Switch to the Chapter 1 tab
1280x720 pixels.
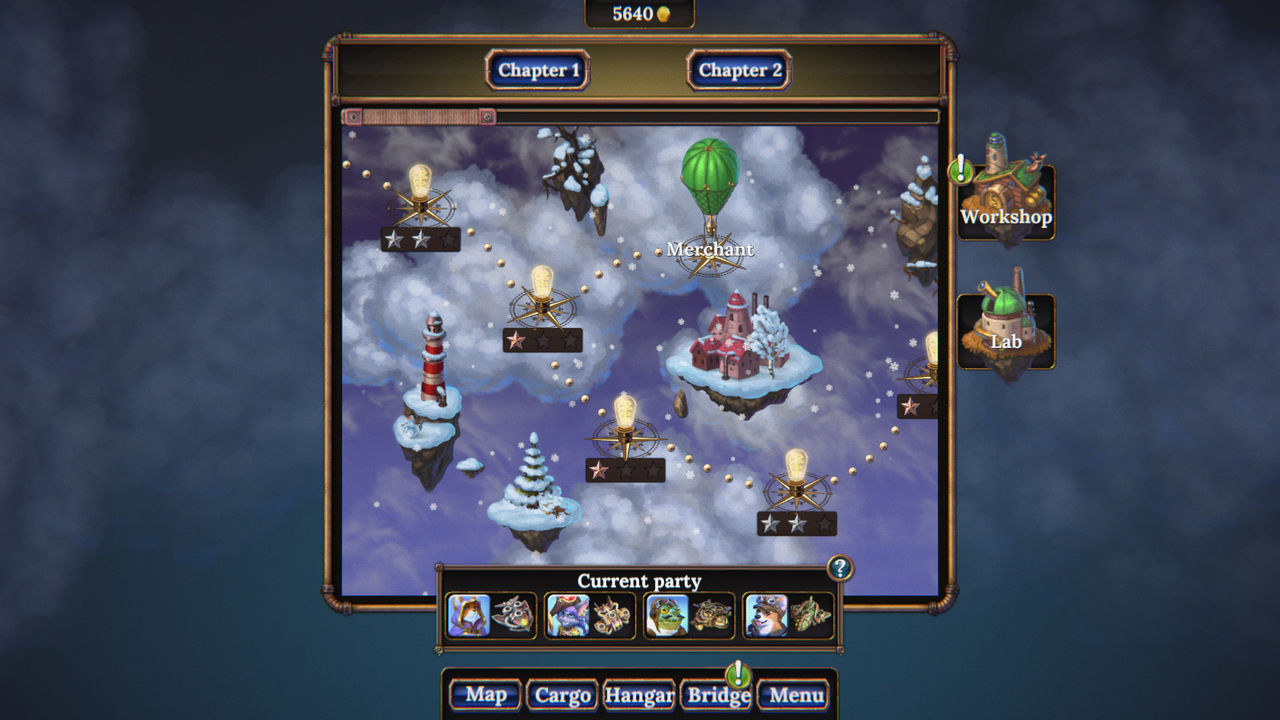[x=539, y=70]
